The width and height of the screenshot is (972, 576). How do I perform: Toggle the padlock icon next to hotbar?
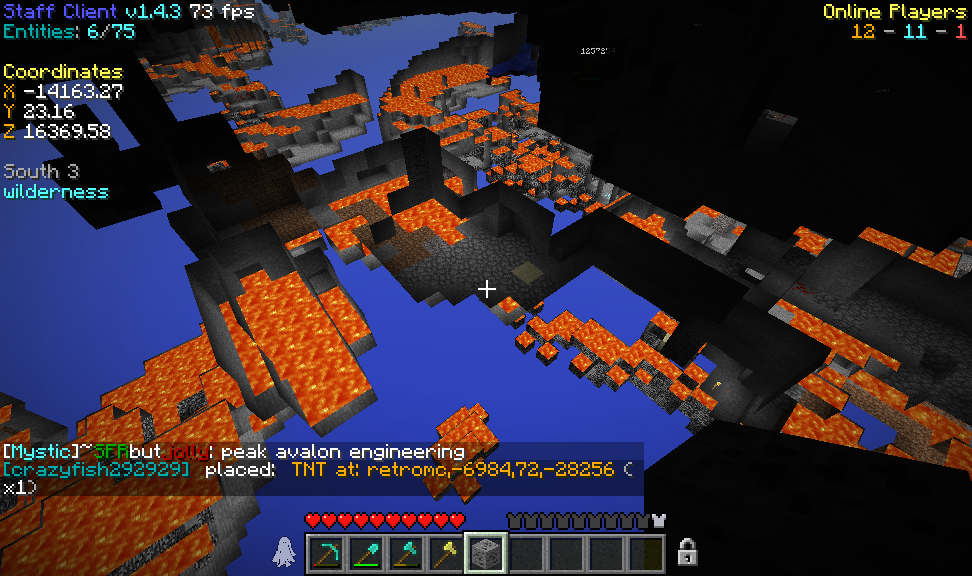[x=687, y=551]
